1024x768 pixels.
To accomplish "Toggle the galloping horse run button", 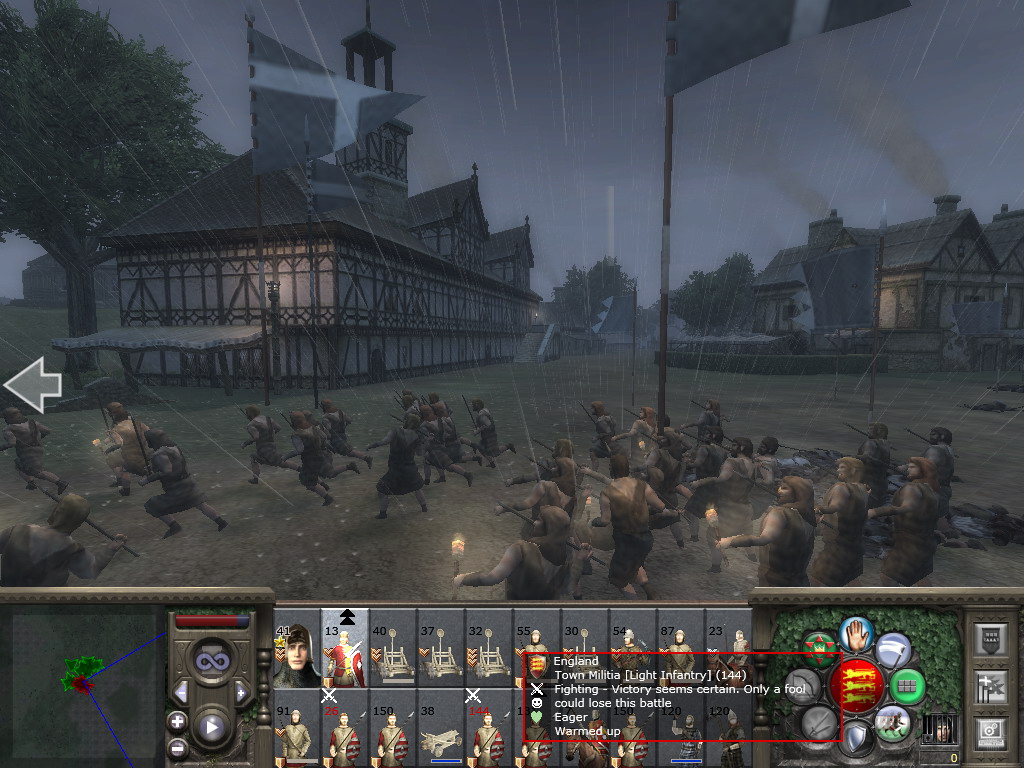I will 891,722.
